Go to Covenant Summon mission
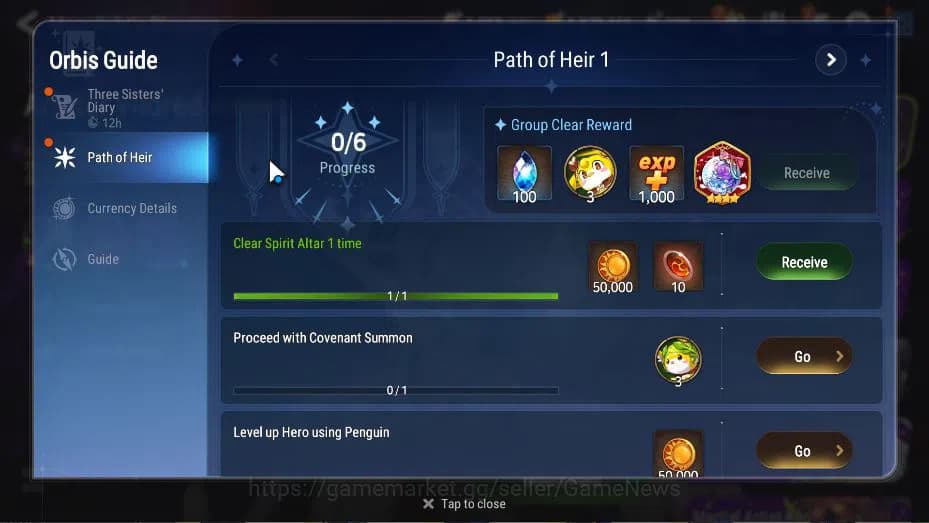The image size is (929, 523). coord(804,356)
